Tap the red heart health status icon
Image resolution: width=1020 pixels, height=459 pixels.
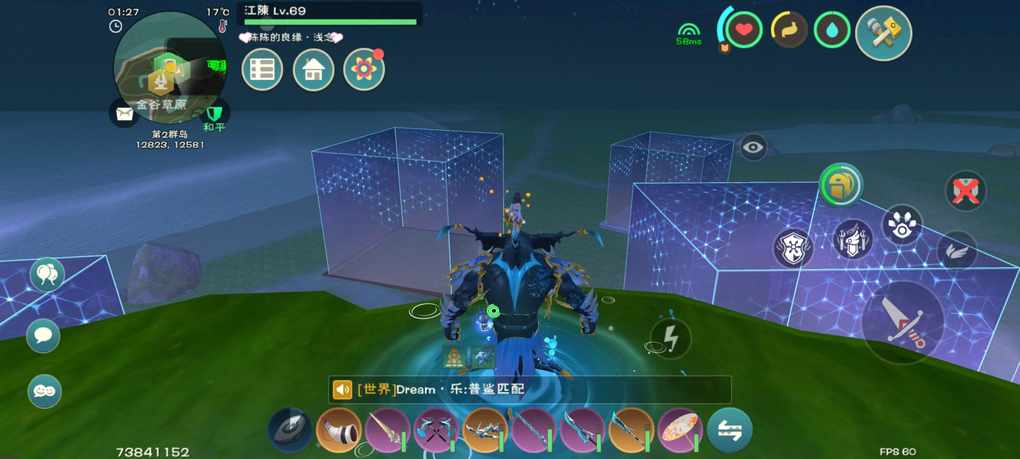coord(743,30)
